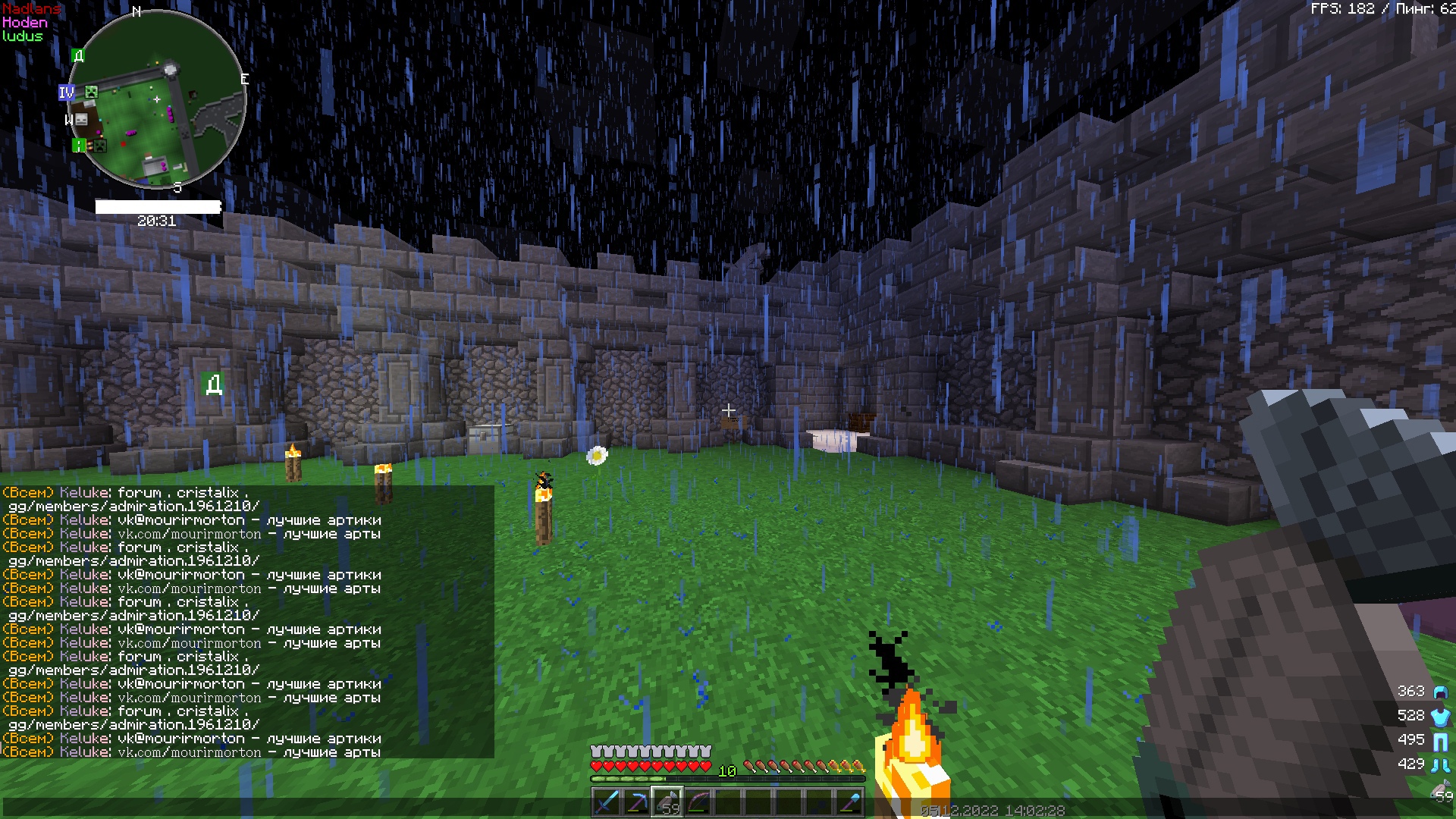
Task: Click the diamond leggings armor icon
Action: 1440,740
